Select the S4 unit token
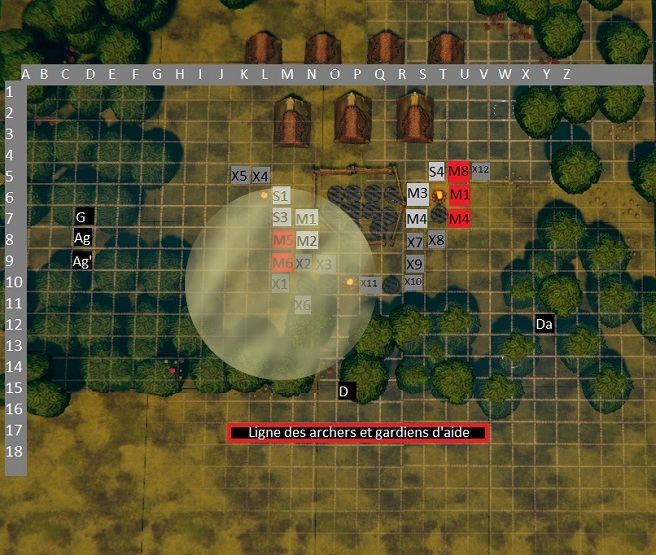 (436, 171)
